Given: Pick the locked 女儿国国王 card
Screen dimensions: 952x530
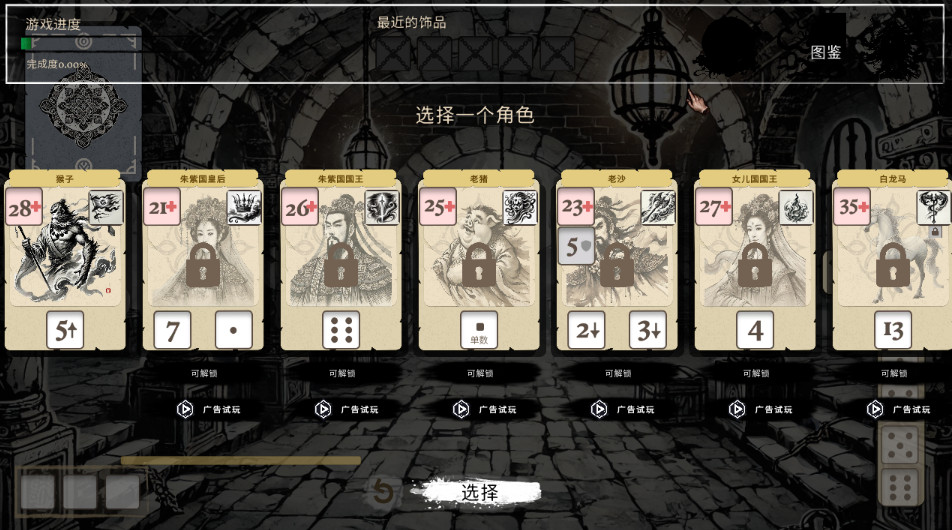Looking at the screenshot, I should pos(755,262).
